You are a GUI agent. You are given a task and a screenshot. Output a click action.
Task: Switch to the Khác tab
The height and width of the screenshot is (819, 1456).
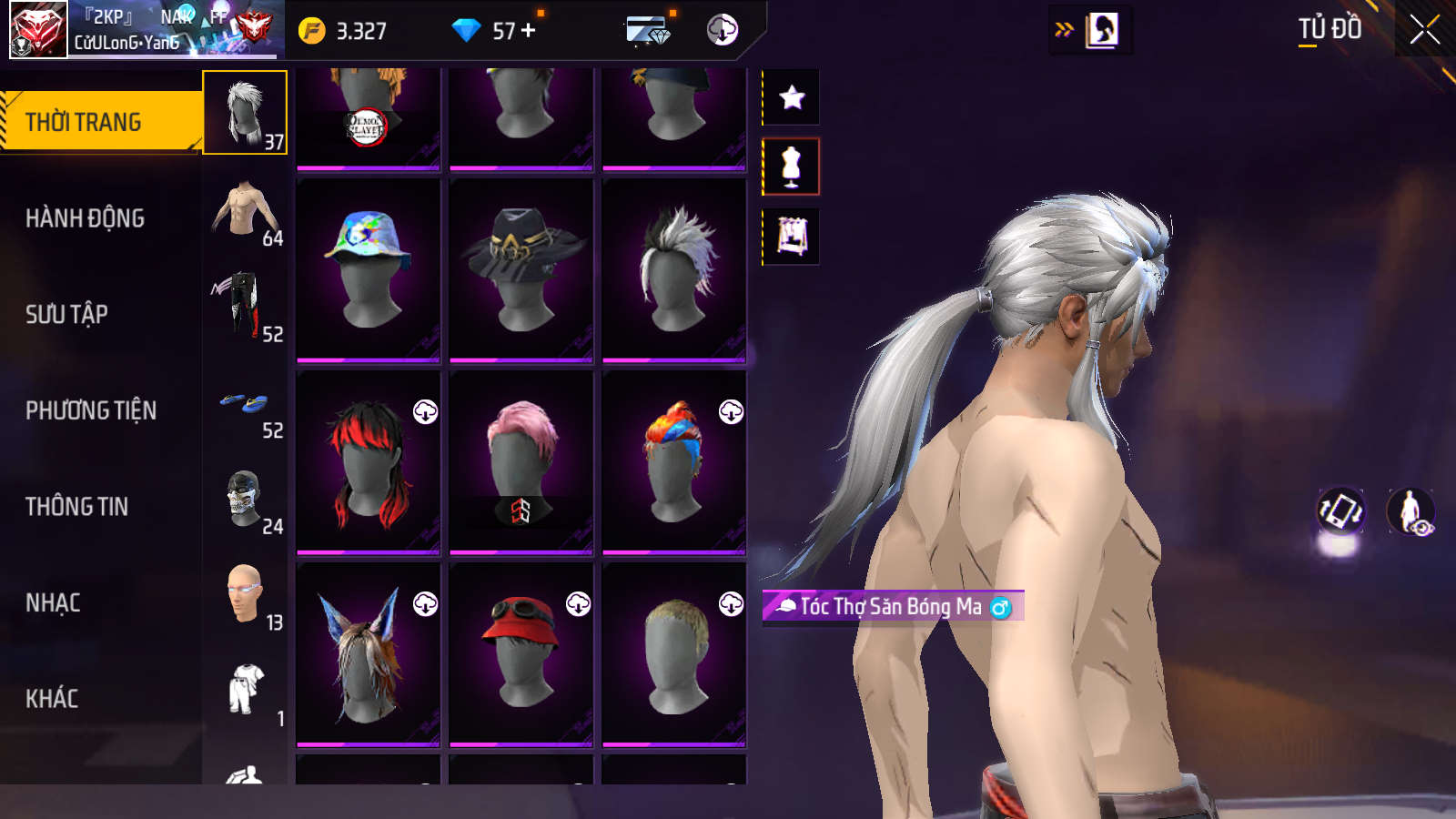pyautogui.click(x=52, y=699)
